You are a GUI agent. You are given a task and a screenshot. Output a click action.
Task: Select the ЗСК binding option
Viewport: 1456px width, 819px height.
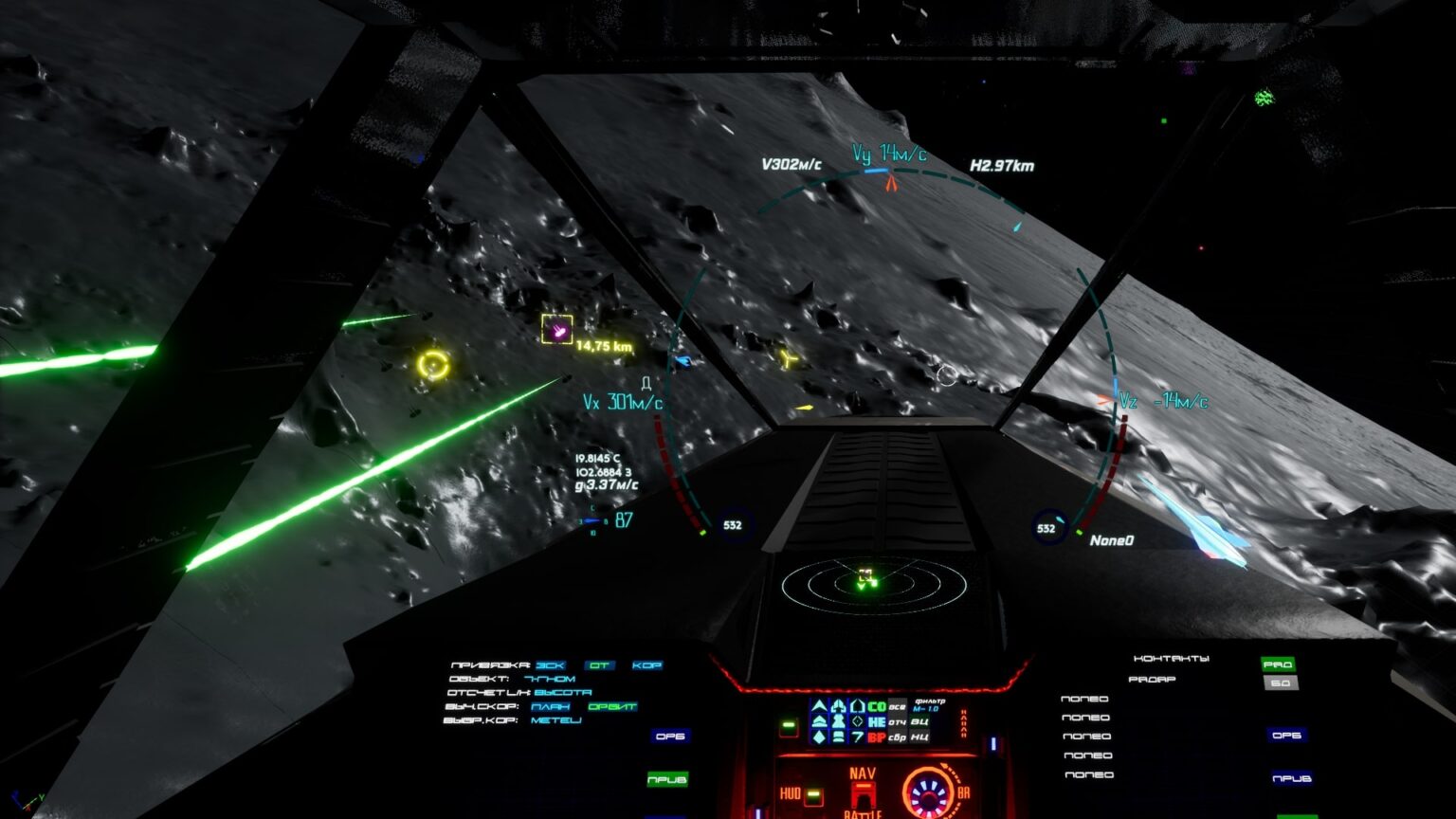click(550, 665)
